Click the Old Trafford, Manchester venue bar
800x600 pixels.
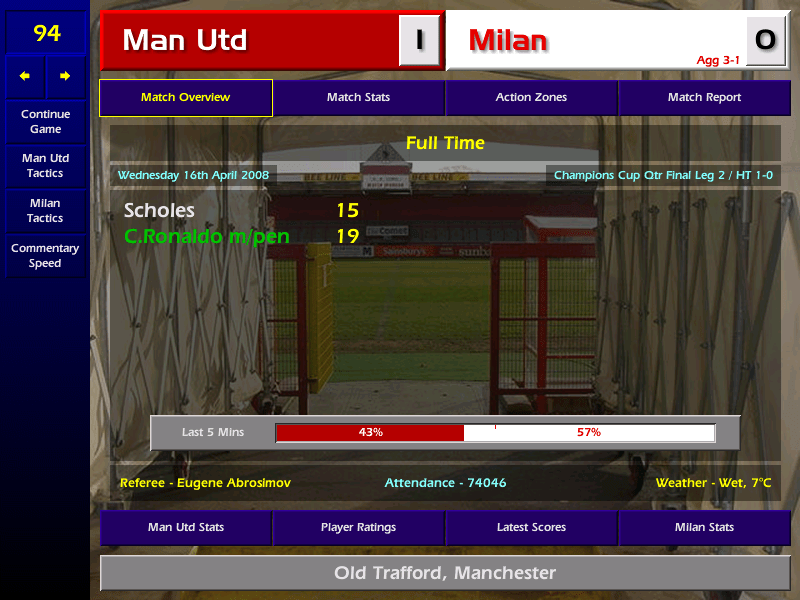pos(444,573)
